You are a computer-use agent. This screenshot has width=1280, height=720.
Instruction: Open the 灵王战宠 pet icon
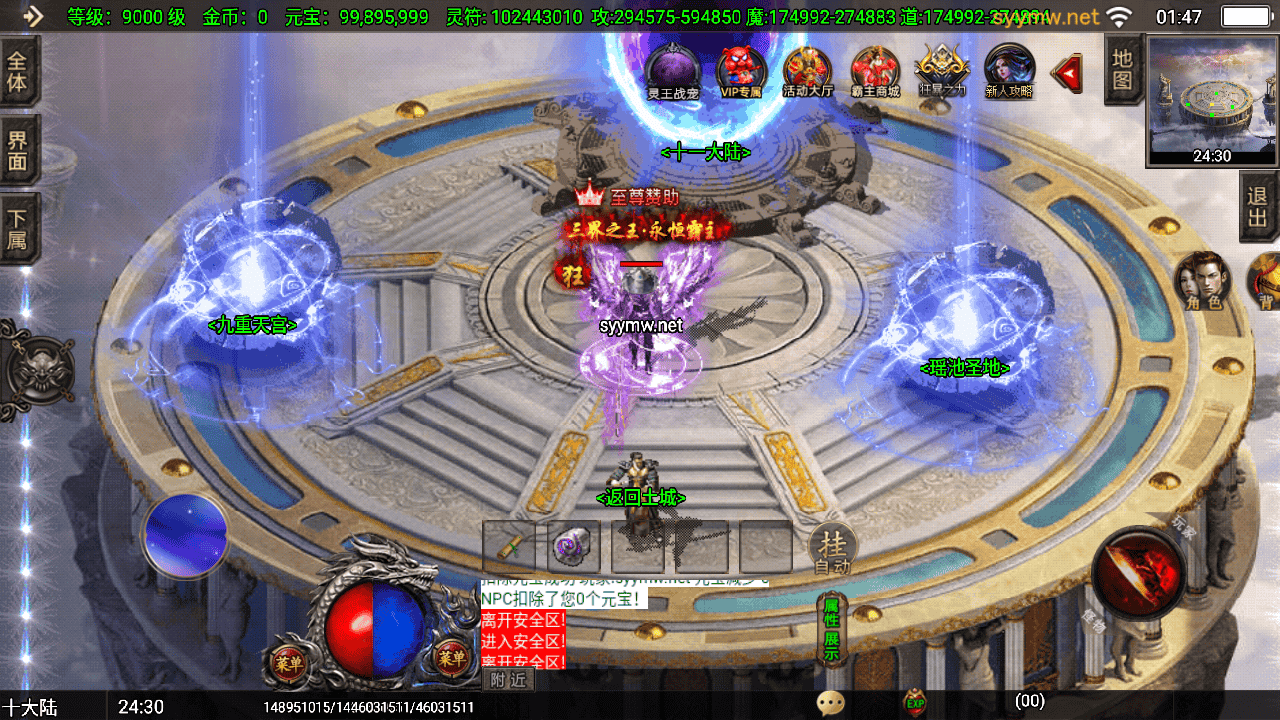click(x=670, y=70)
